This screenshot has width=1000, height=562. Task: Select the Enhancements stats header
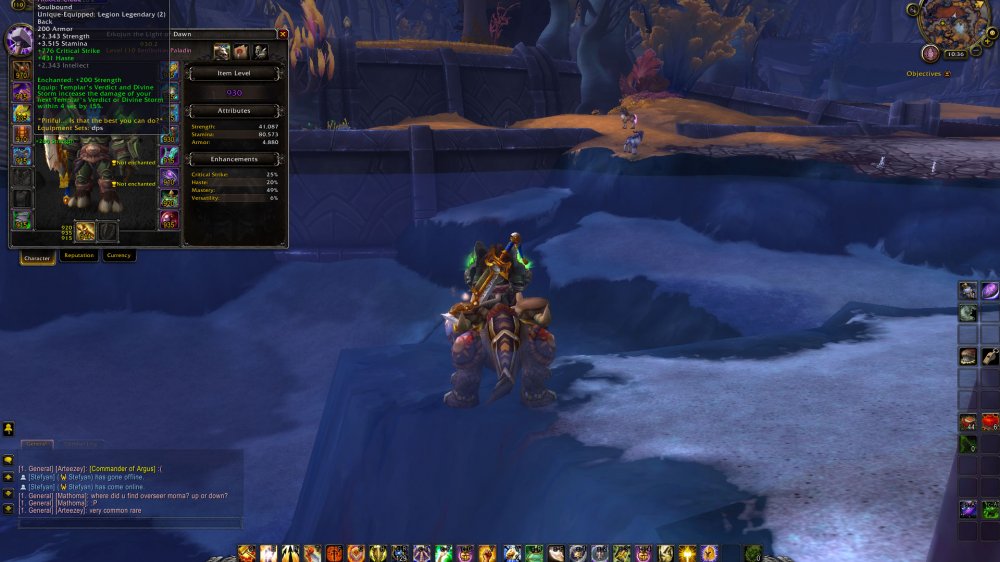tap(235, 159)
